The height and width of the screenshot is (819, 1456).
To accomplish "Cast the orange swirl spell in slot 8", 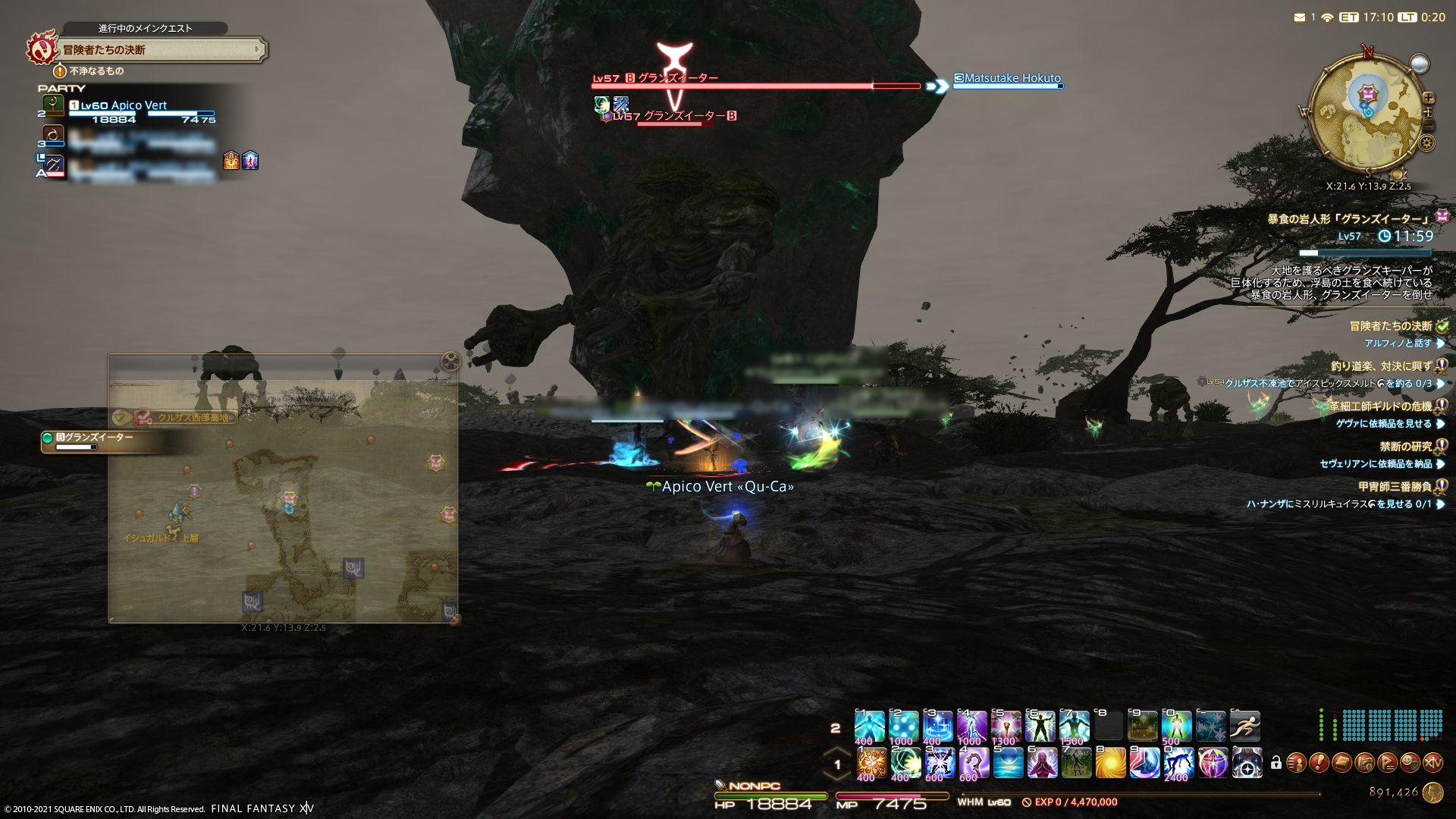I will pyautogui.click(x=1110, y=763).
